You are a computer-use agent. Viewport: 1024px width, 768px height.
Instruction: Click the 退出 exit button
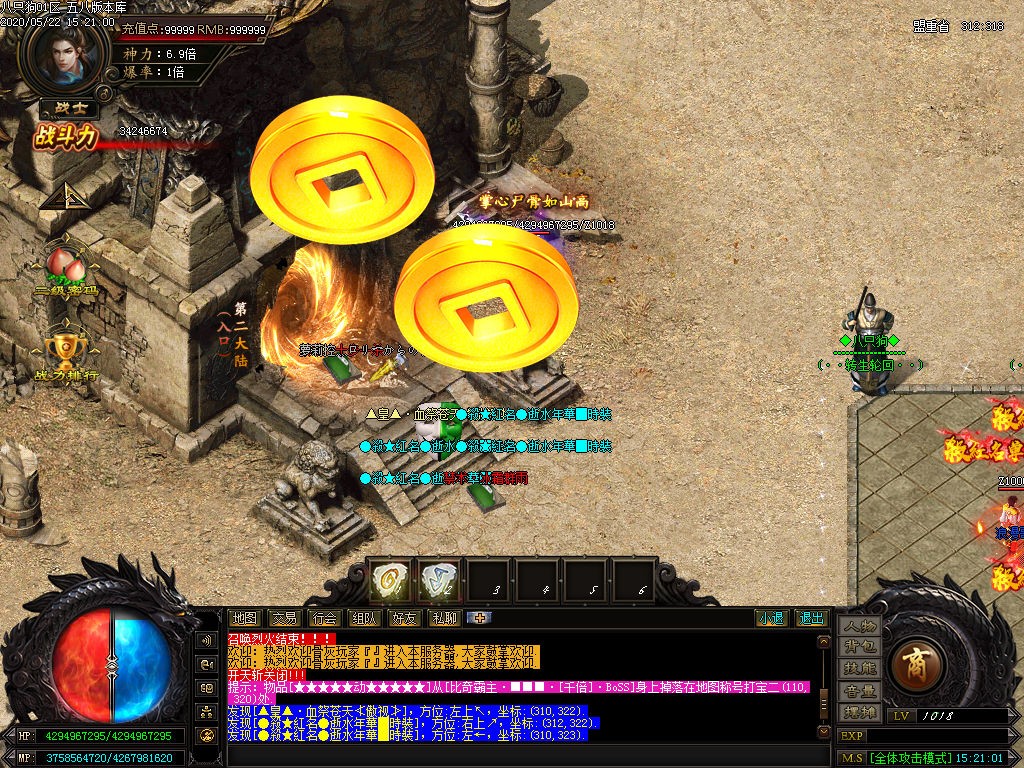(811, 618)
